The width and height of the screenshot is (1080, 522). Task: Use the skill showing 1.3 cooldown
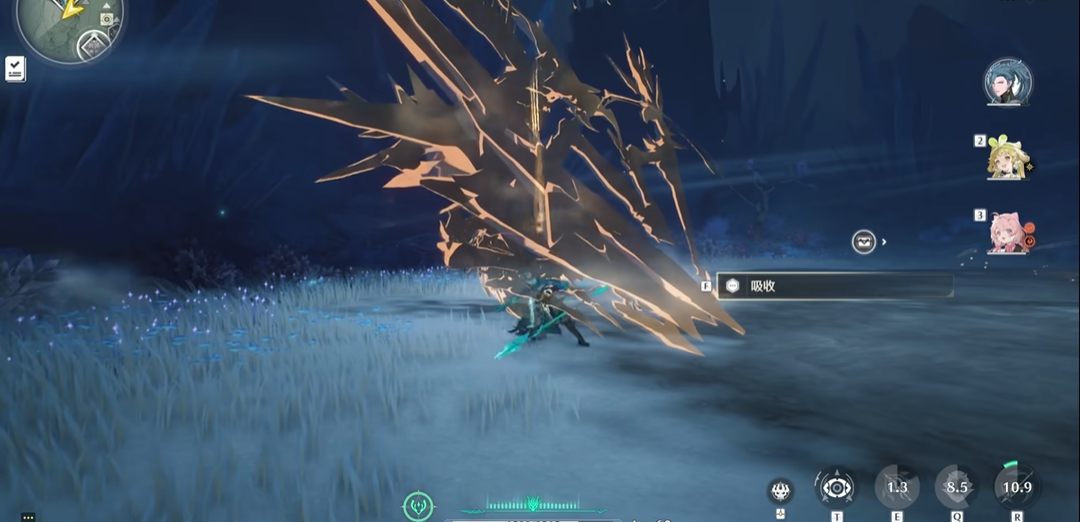897,487
